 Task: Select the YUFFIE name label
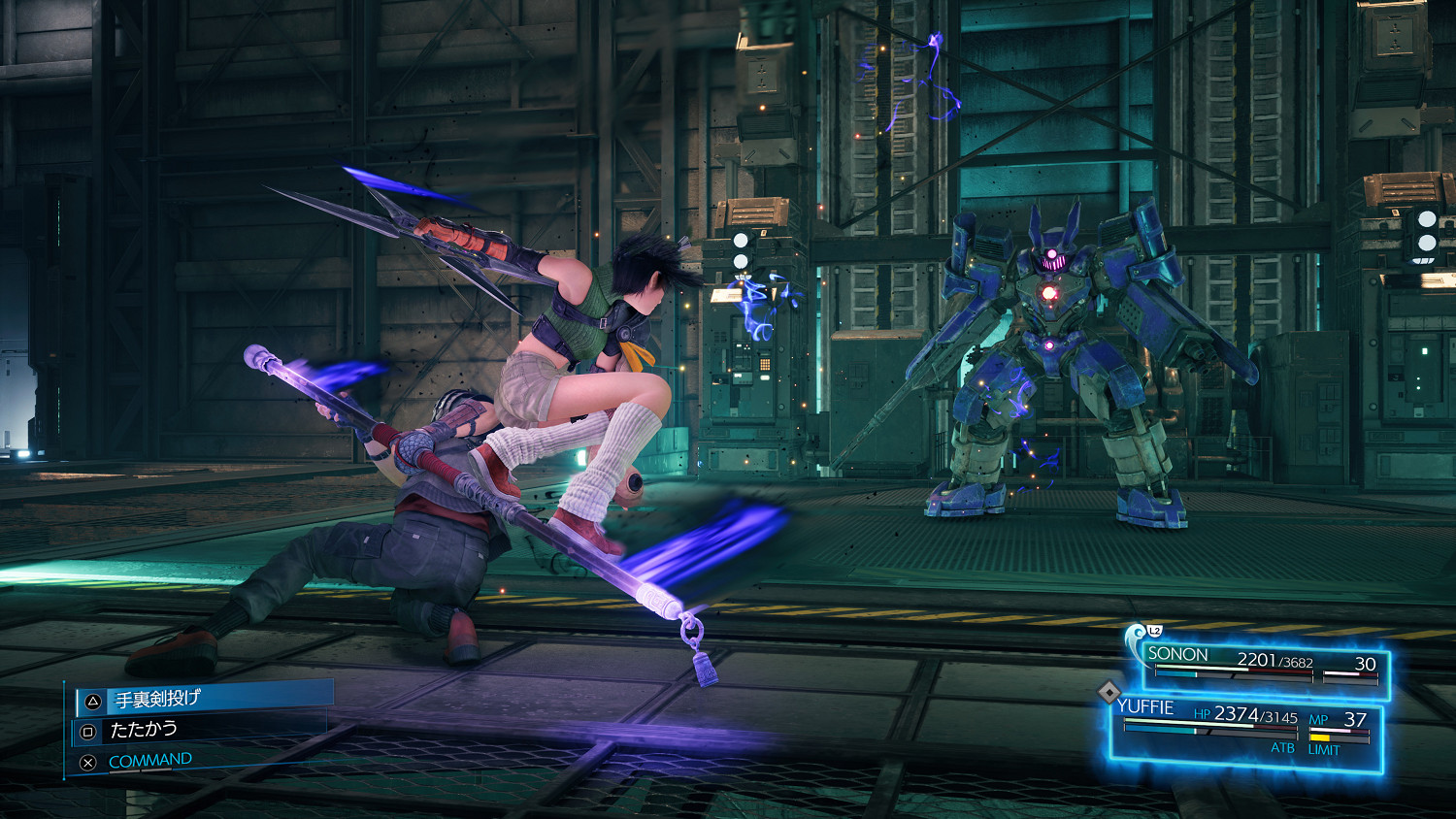1145,705
